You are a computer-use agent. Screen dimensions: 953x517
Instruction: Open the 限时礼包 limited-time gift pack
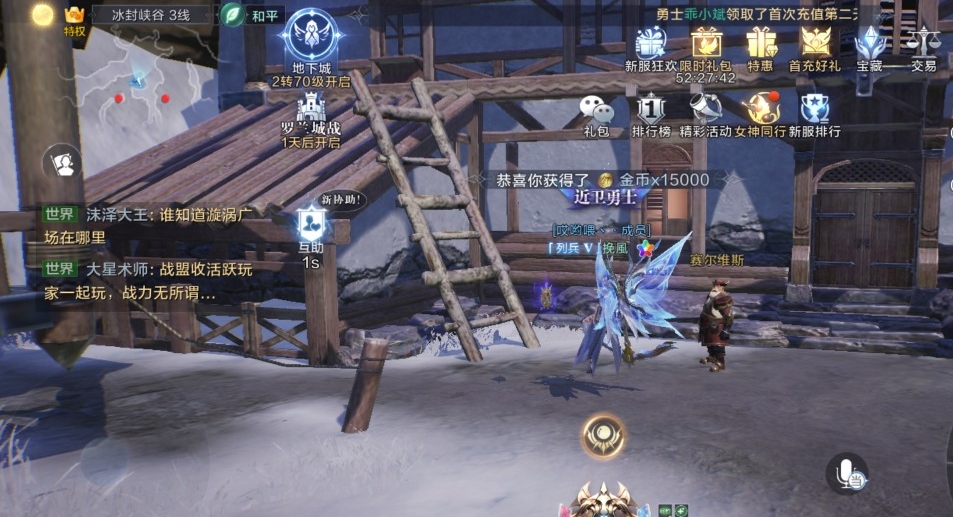706,44
